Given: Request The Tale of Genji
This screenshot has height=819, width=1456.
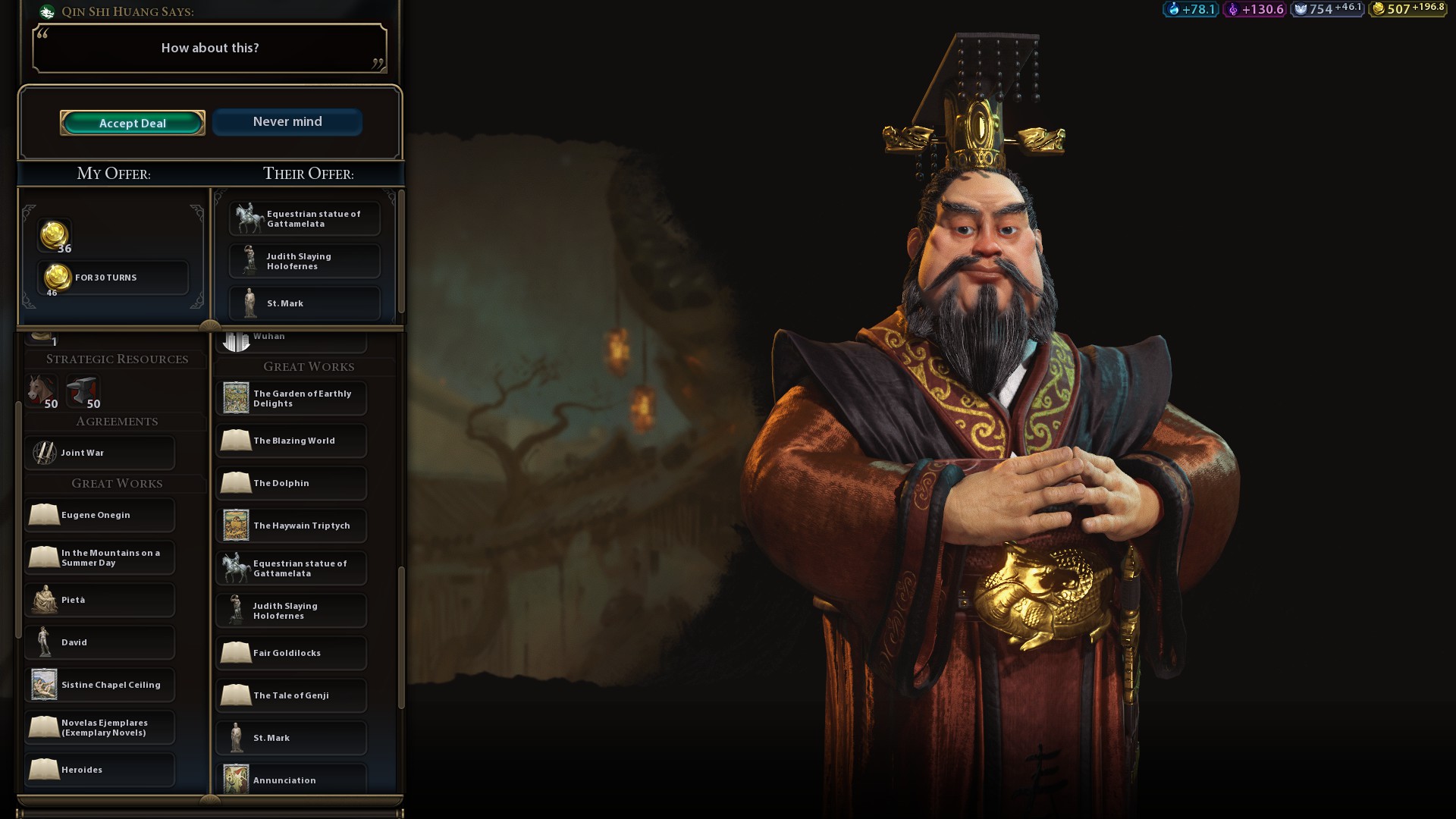Looking at the screenshot, I should coord(291,695).
